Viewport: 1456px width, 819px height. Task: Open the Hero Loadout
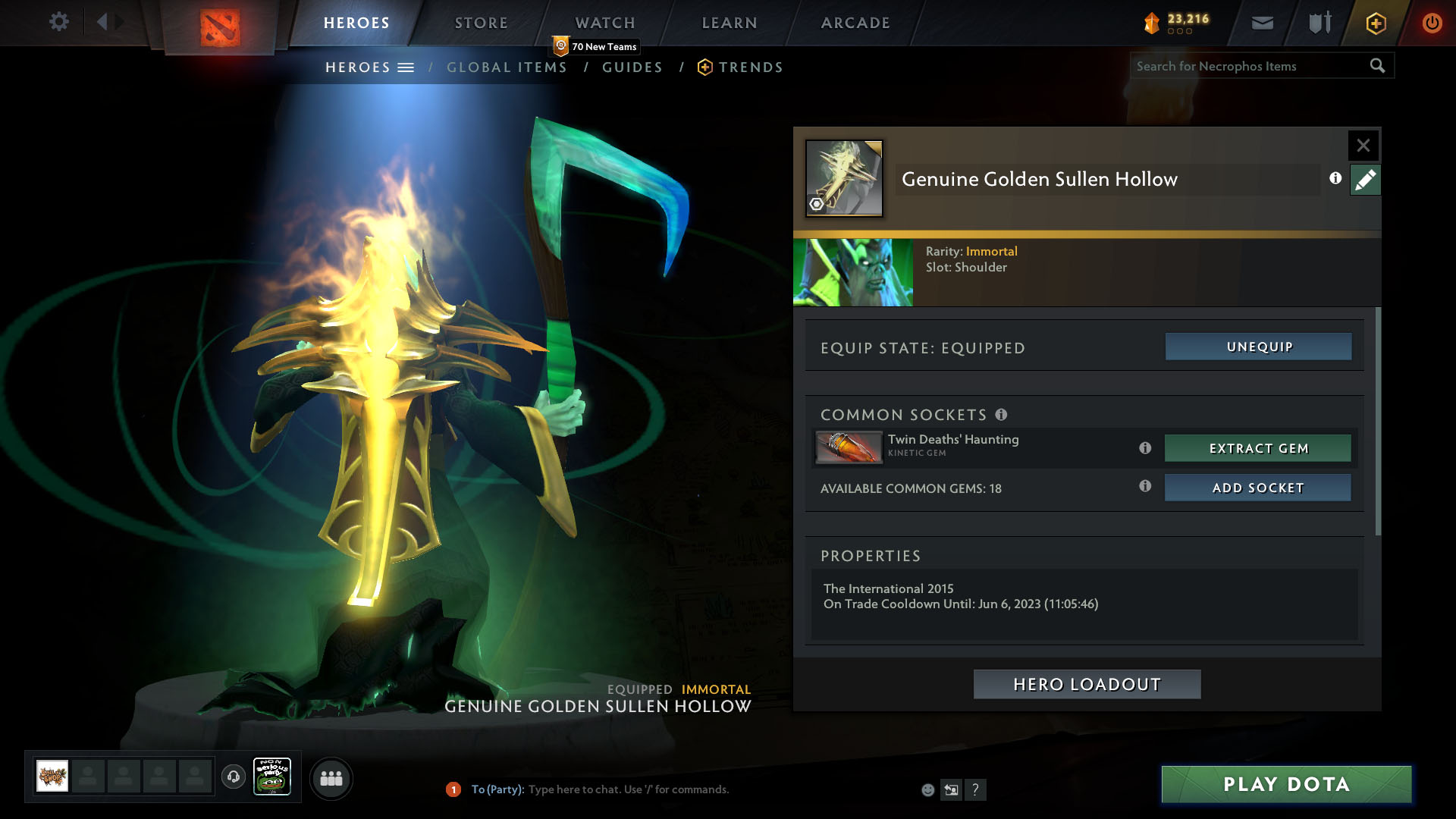click(x=1087, y=684)
